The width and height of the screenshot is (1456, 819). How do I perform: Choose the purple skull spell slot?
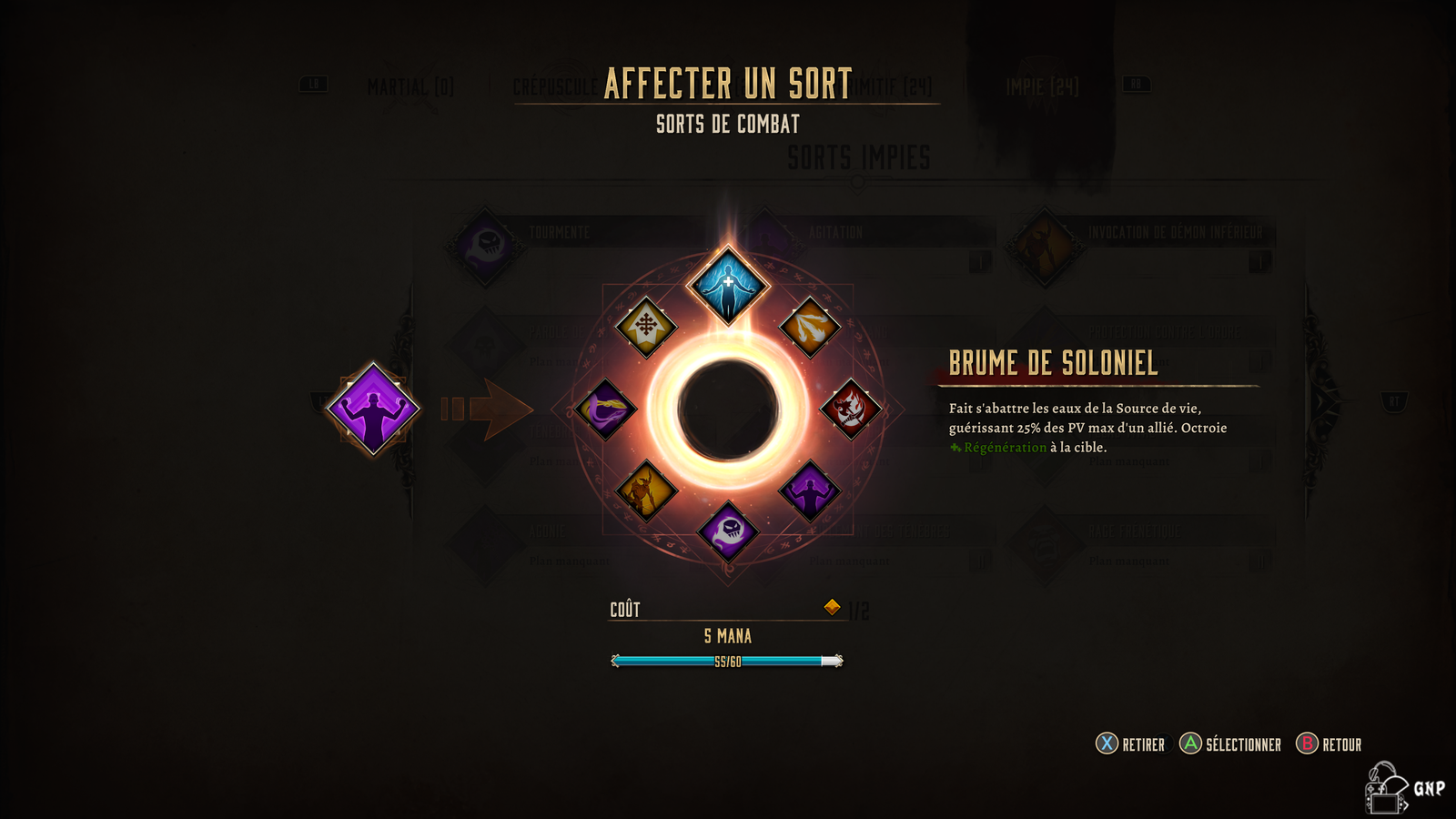[x=728, y=531]
